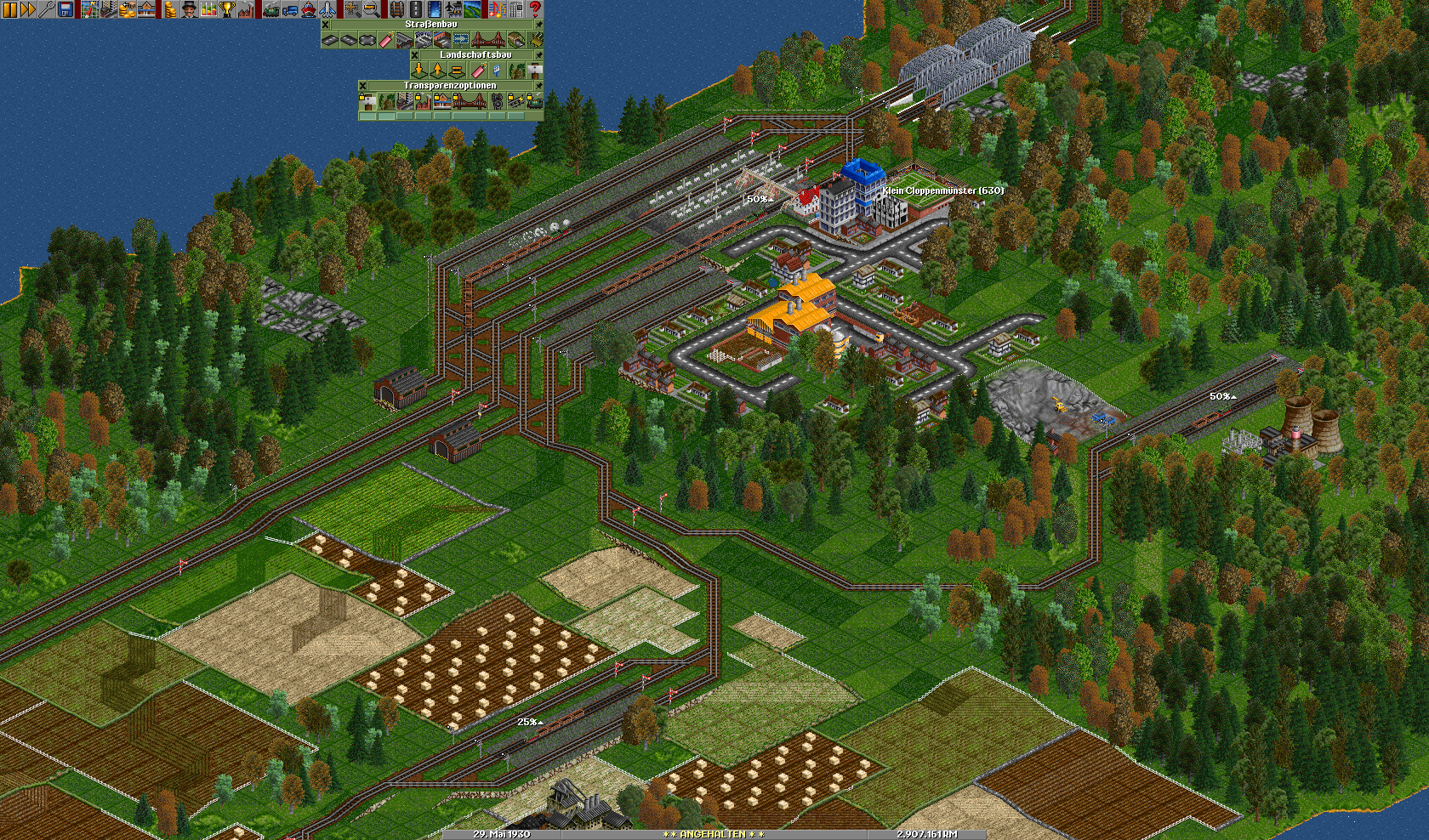
Task: Click the magnifier zoom-out button
Action: coord(372,9)
